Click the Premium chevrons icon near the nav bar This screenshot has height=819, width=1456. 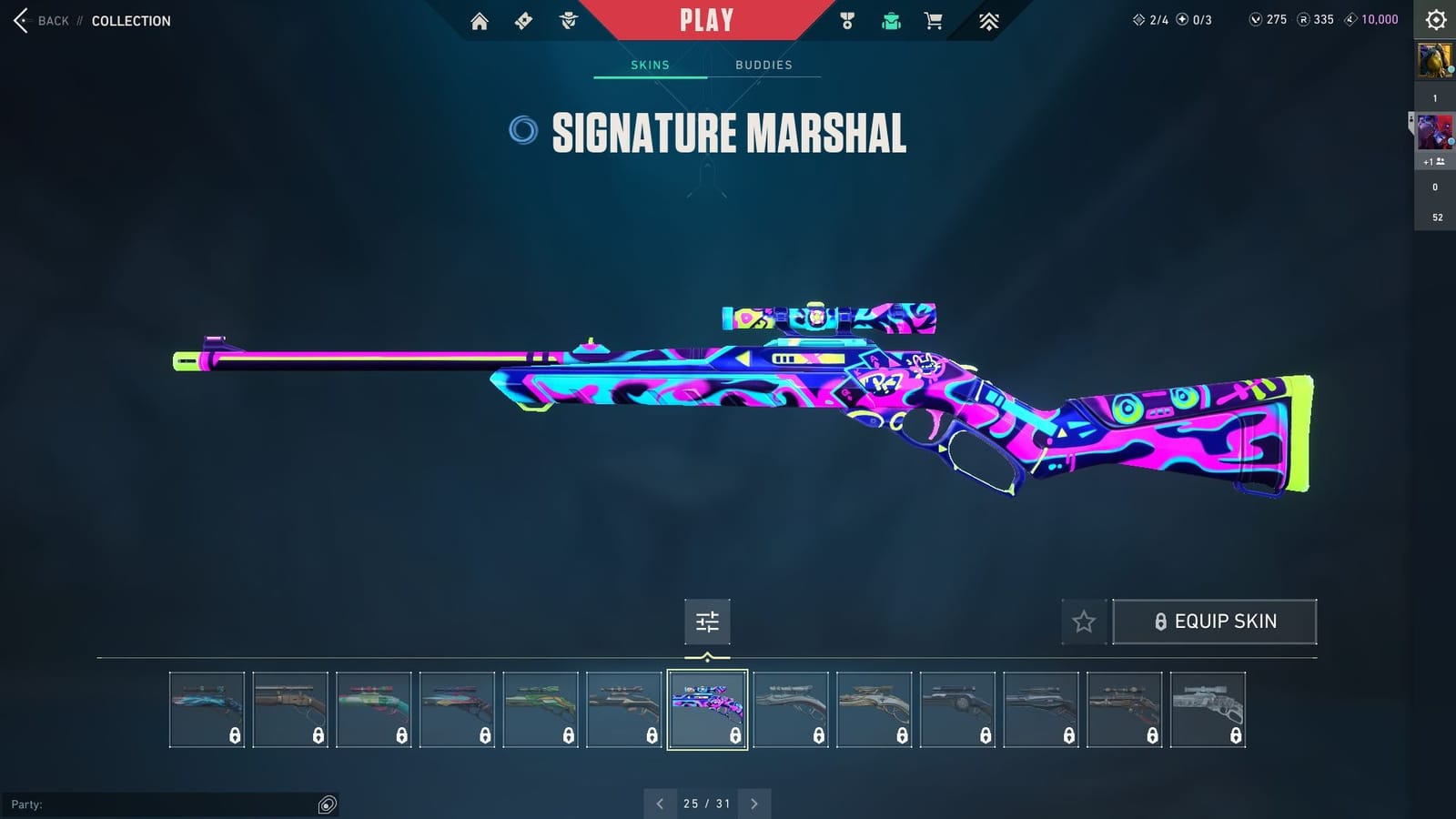[988, 19]
